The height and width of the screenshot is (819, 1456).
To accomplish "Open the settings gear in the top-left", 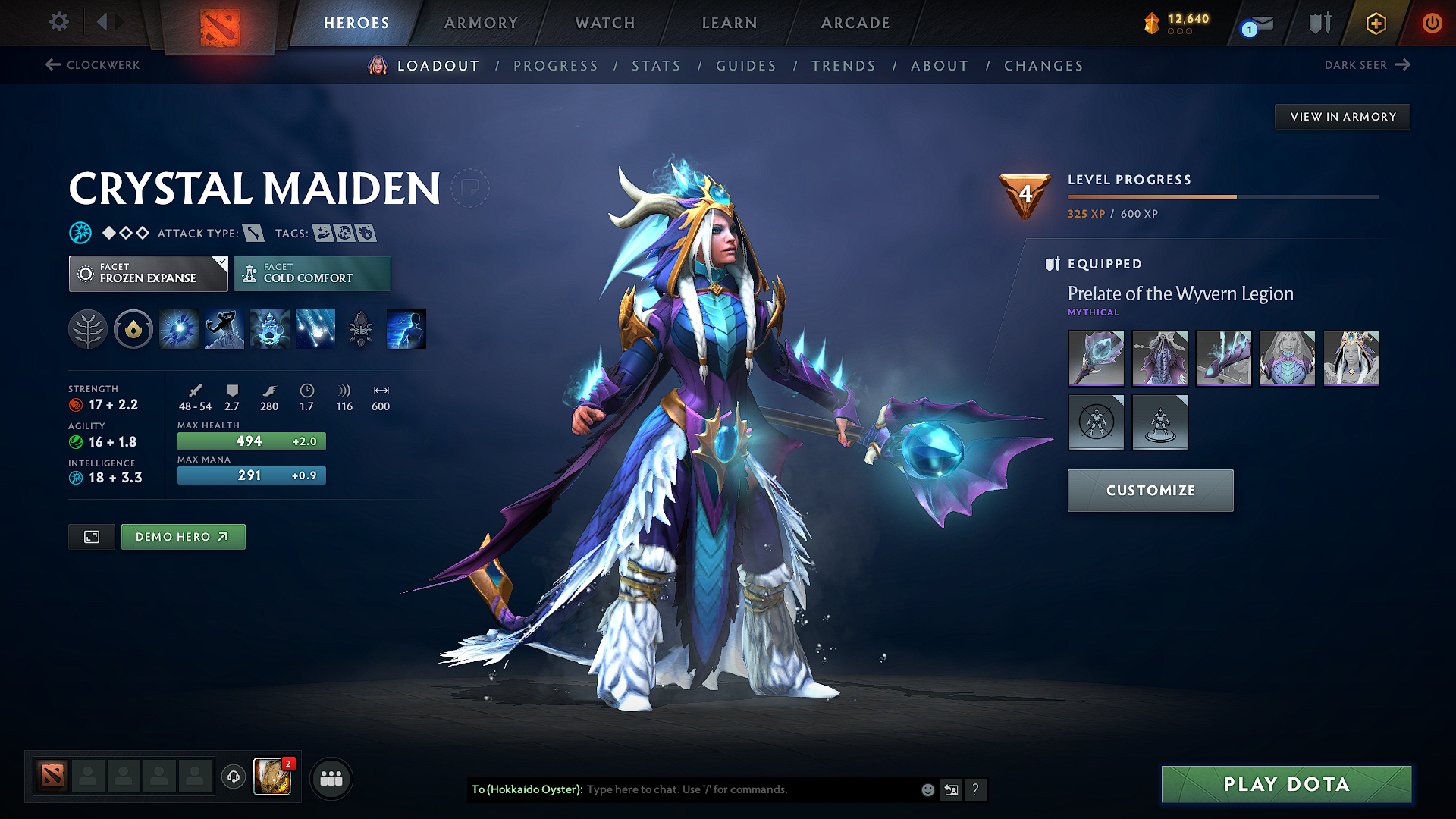I will click(58, 22).
